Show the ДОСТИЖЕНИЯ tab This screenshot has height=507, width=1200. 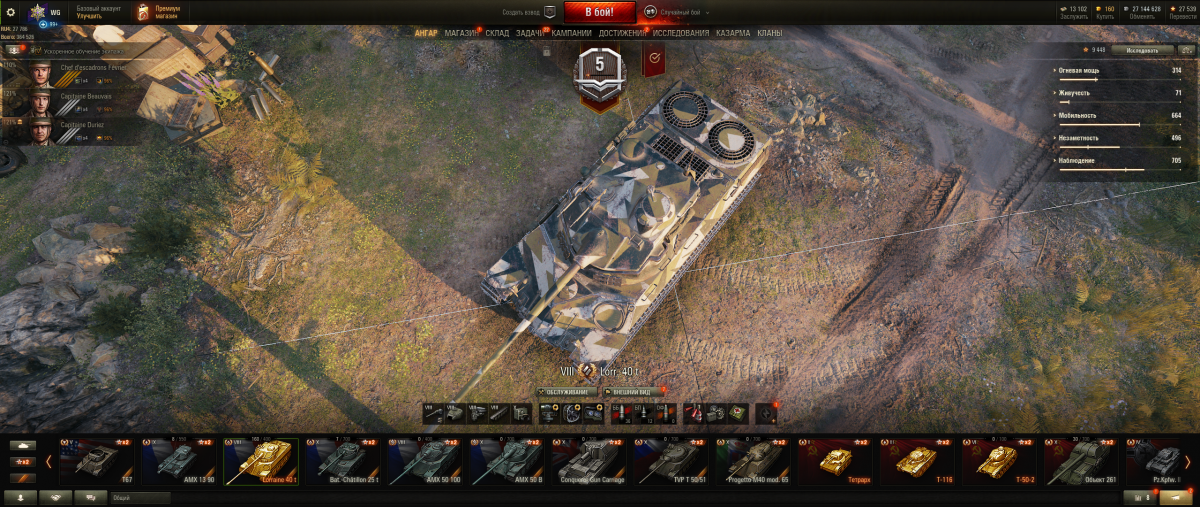pyautogui.click(x=622, y=33)
